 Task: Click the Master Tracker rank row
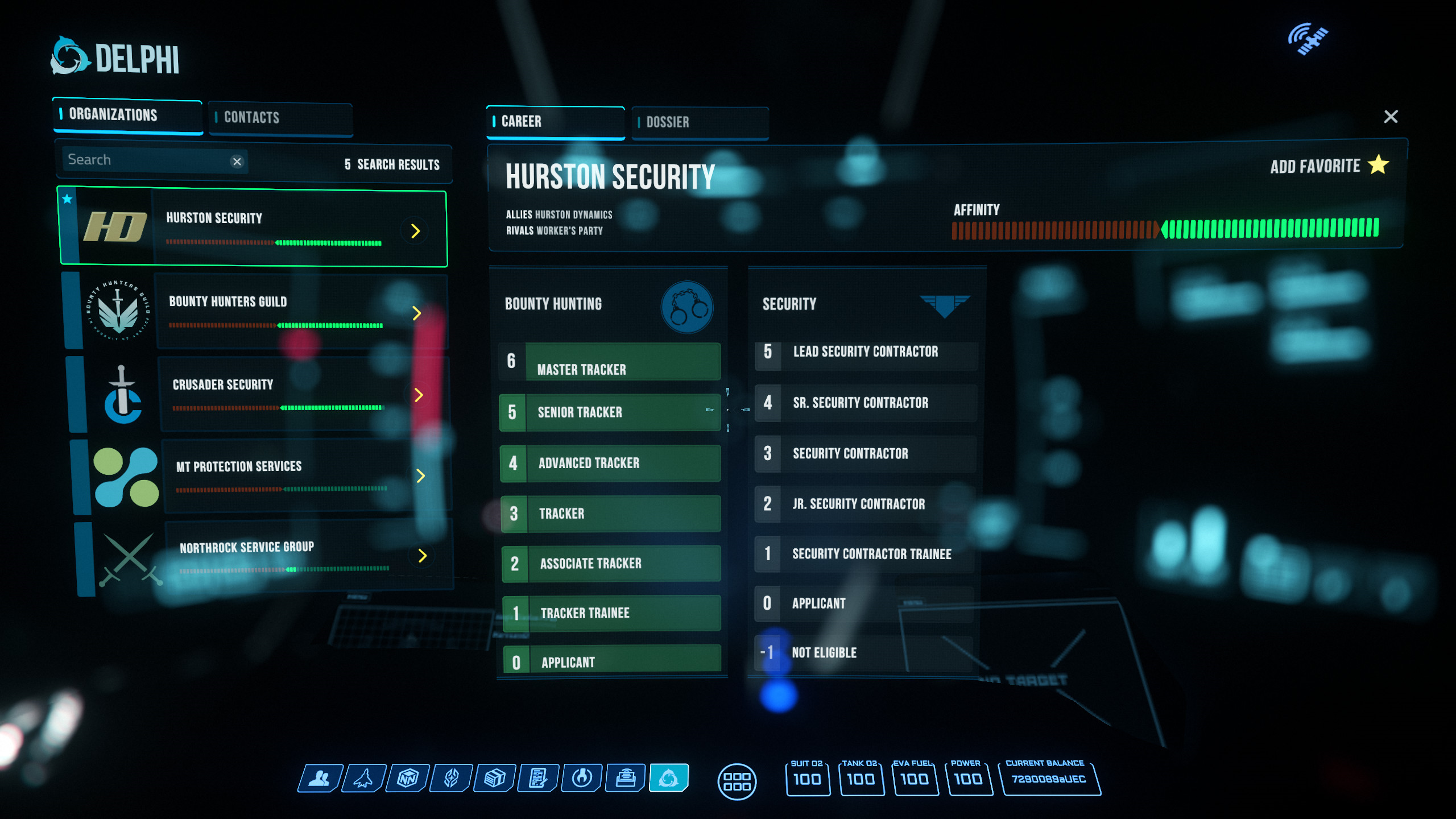(x=610, y=362)
